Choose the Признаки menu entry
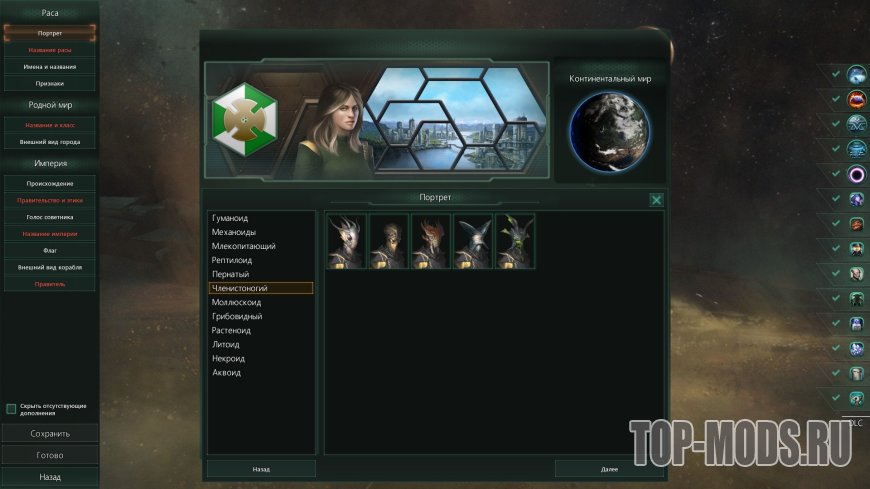The image size is (870, 489). (50, 83)
